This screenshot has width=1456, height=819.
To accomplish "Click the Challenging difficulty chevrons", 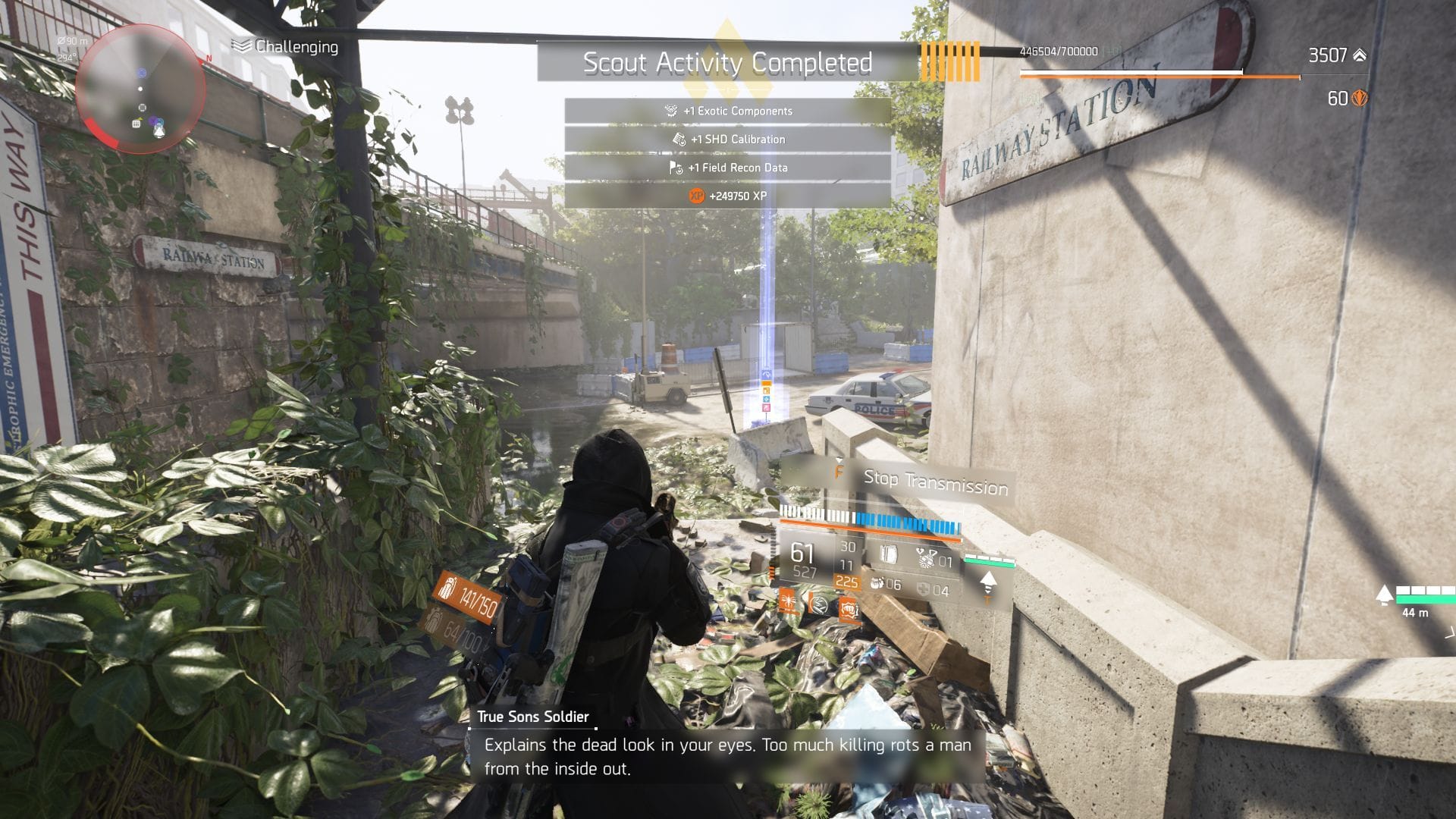I will [x=241, y=46].
